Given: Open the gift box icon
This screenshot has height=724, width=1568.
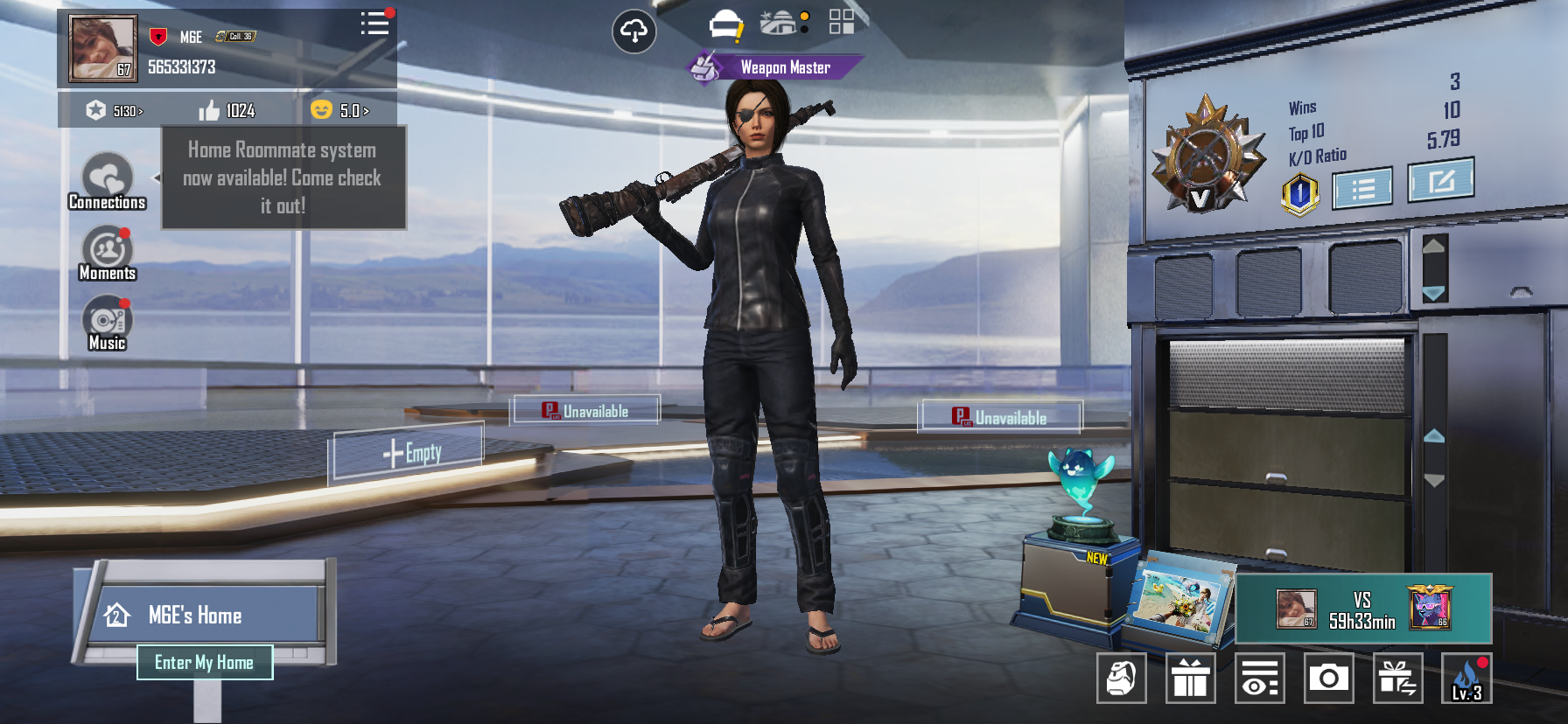Looking at the screenshot, I should tap(1190, 678).
